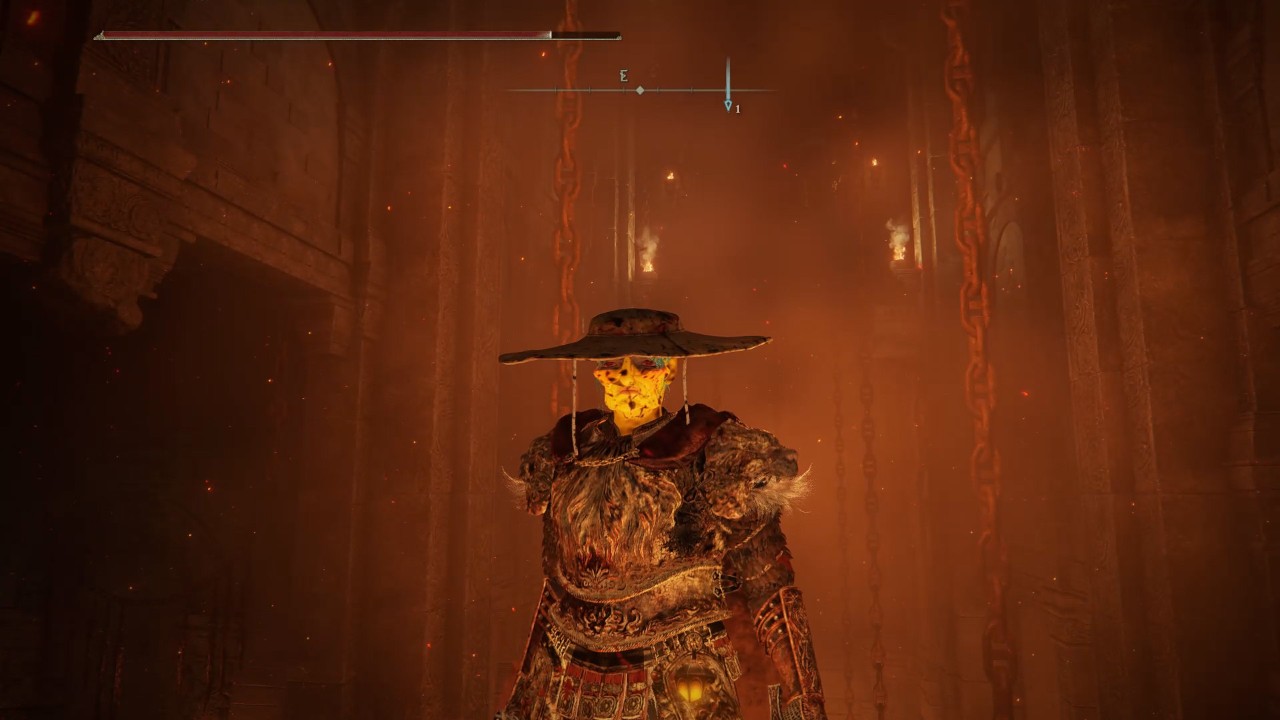This screenshot has height=720, width=1280.
Task: Select the blue beacon marker on compass
Action: (x=728, y=104)
